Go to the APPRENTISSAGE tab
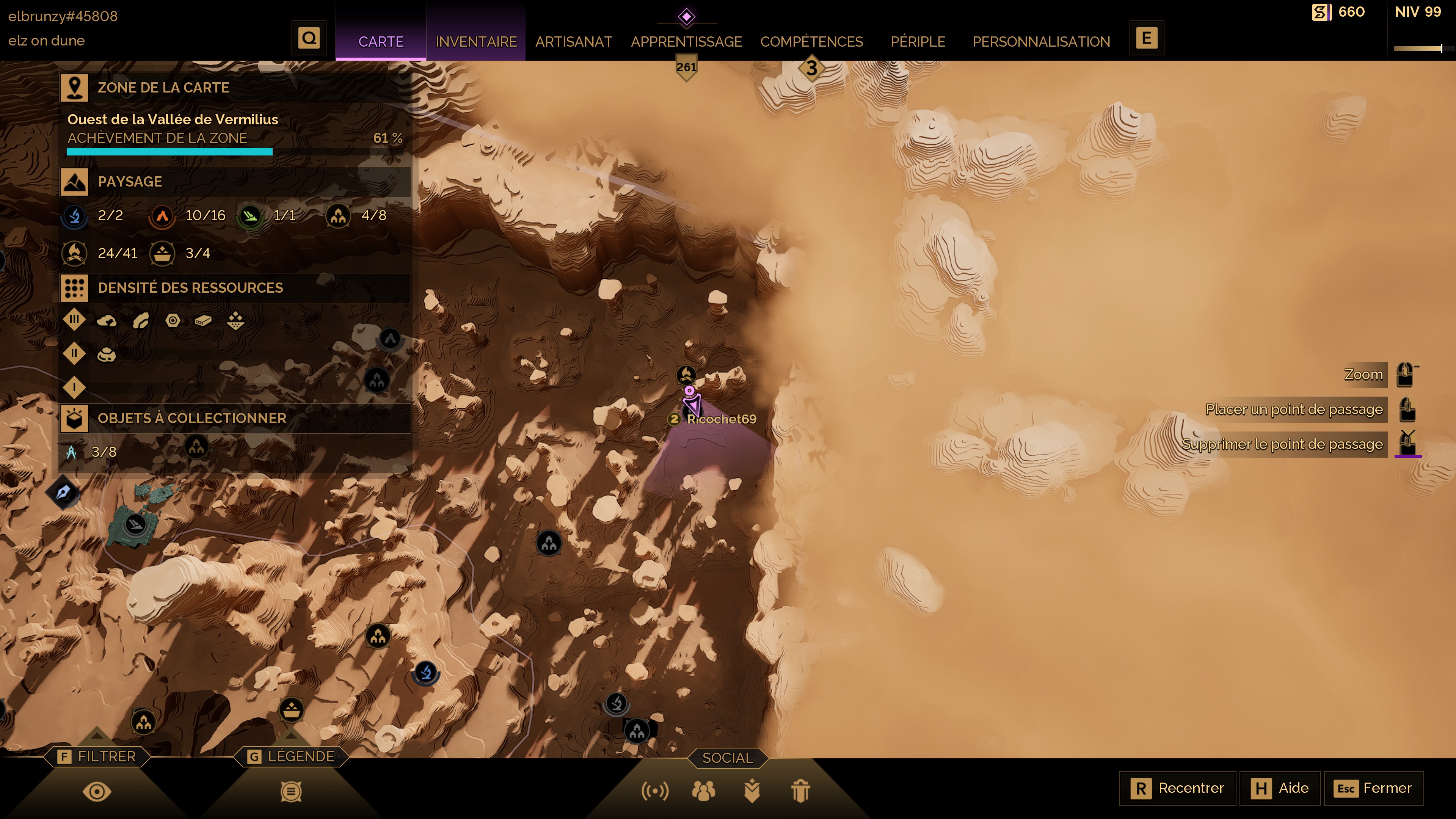1456x819 pixels. (x=686, y=41)
